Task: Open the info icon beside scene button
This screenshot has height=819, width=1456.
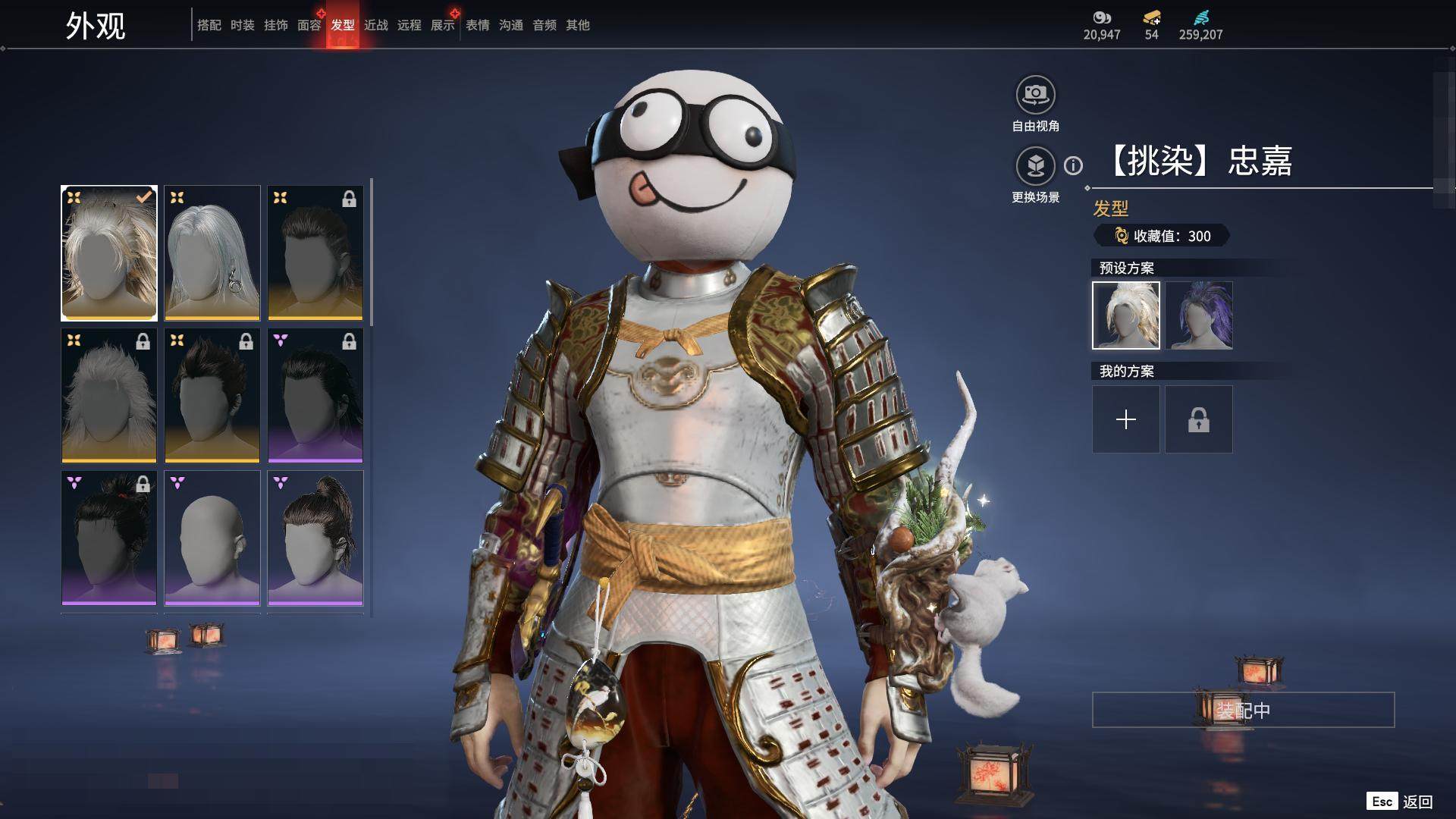Action: point(1073,165)
